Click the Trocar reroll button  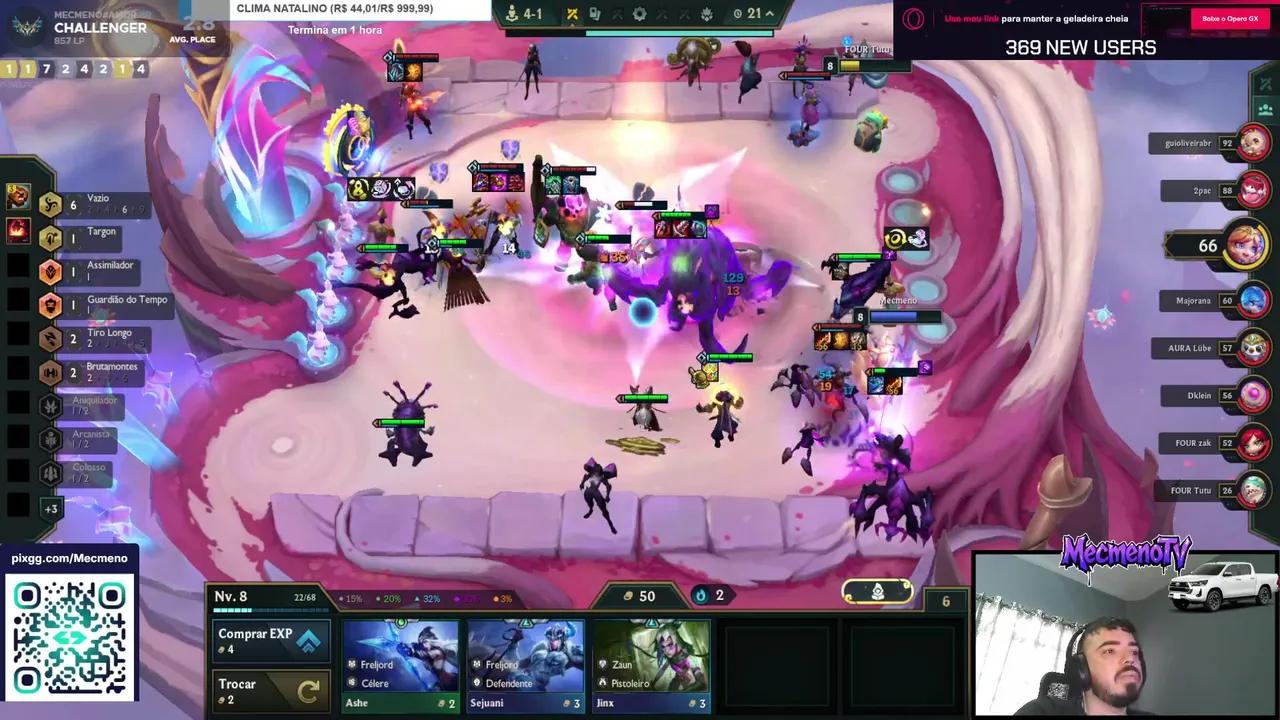point(270,689)
